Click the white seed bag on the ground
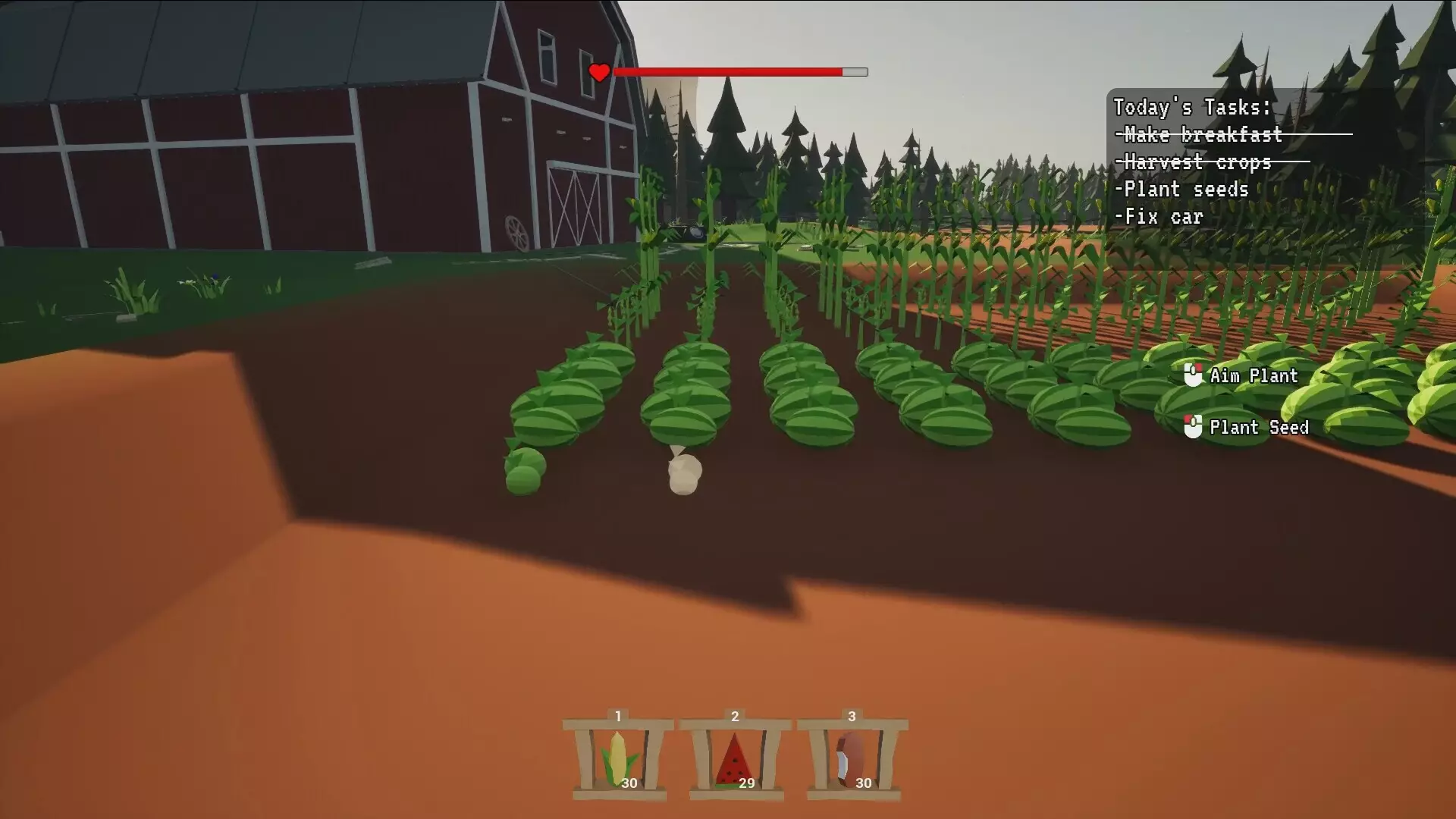This screenshot has width=1456, height=819. pyautogui.click(x=683, y=474)
